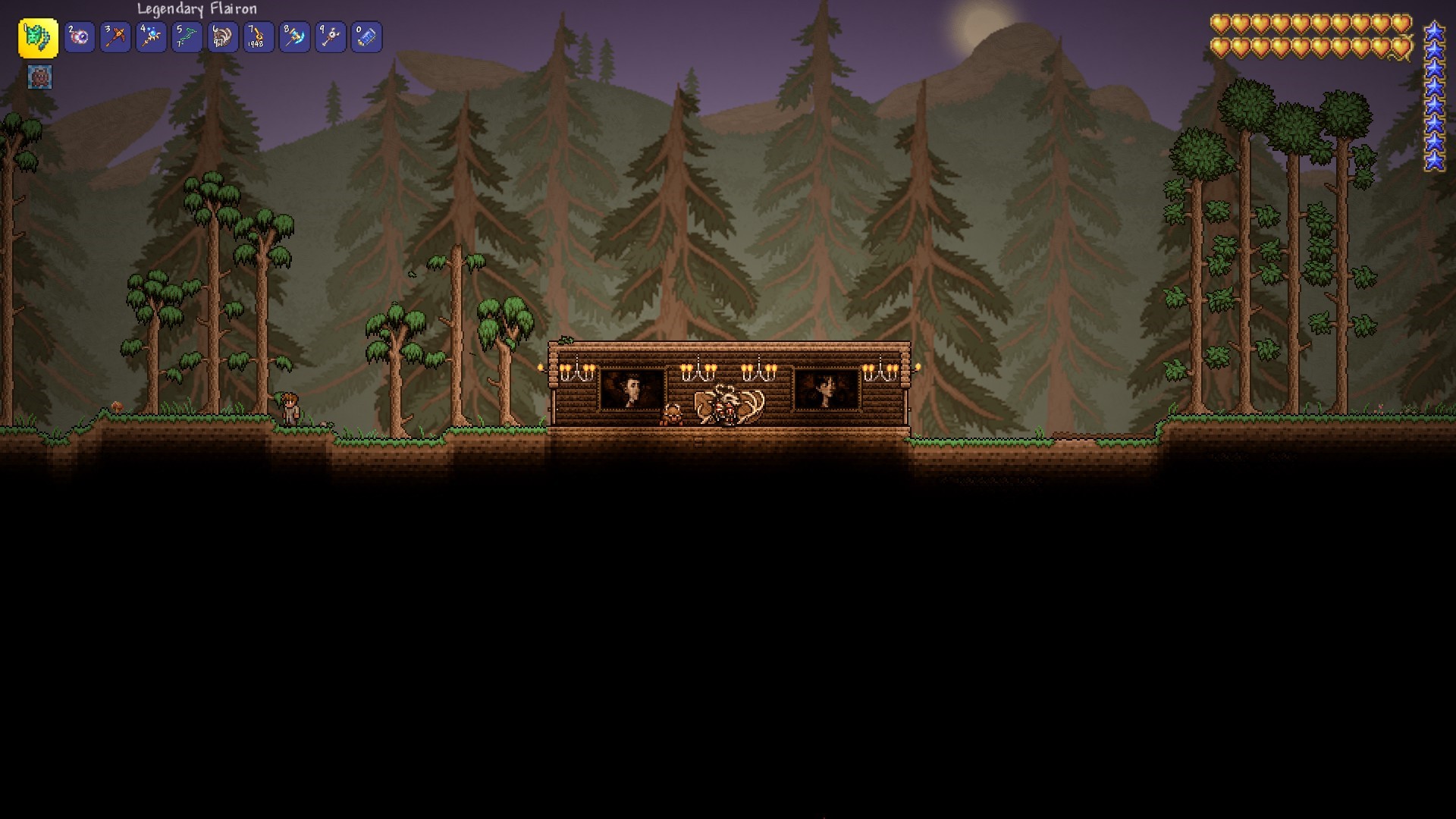Screen dimensions: 1456x819
Task: Select the 1948-stack ammo in hotbar slot 7
Action: click(x=258, y=36)
